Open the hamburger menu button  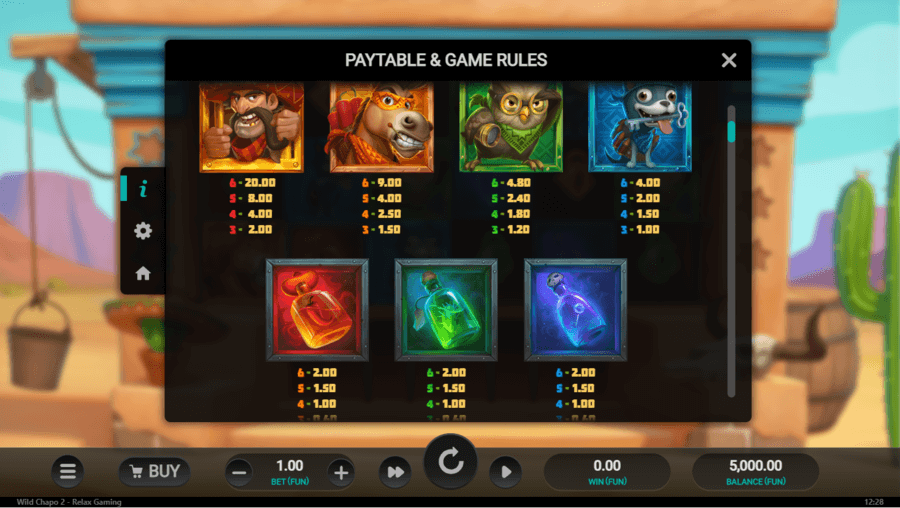67,471
